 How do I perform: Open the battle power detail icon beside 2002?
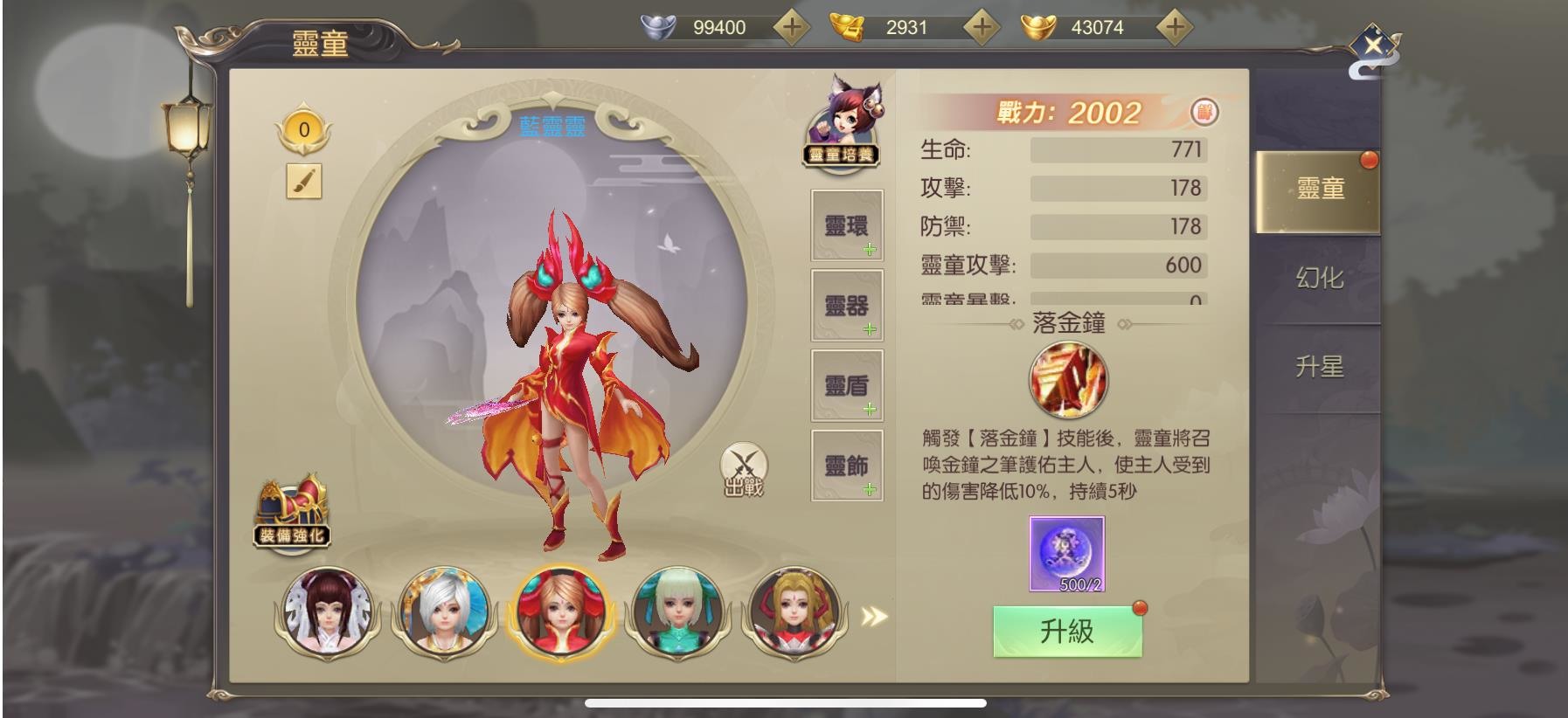(1204, 113)
